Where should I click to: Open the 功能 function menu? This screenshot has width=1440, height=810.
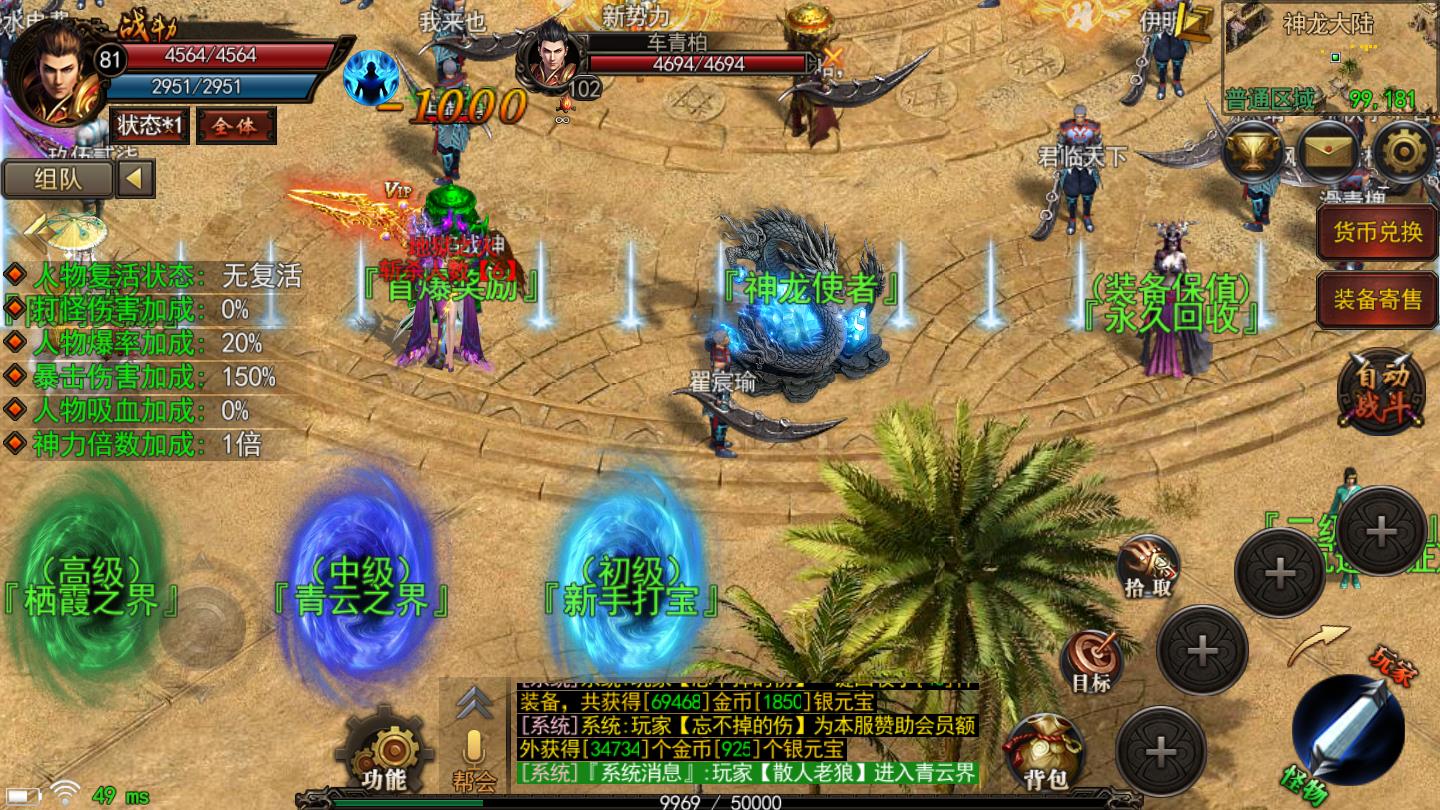(x=383, y=752)
